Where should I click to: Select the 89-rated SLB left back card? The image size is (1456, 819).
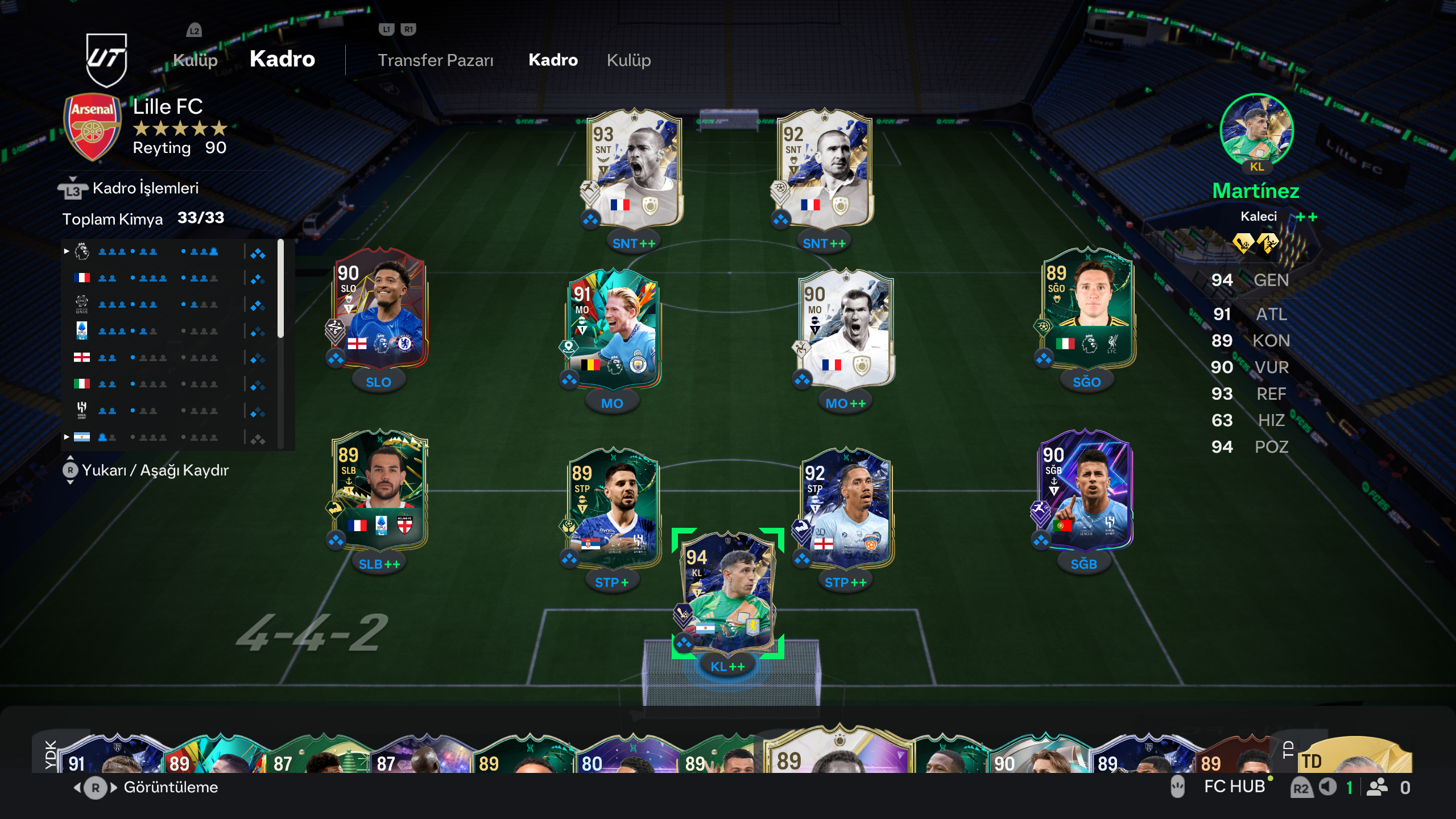[380, 493]
